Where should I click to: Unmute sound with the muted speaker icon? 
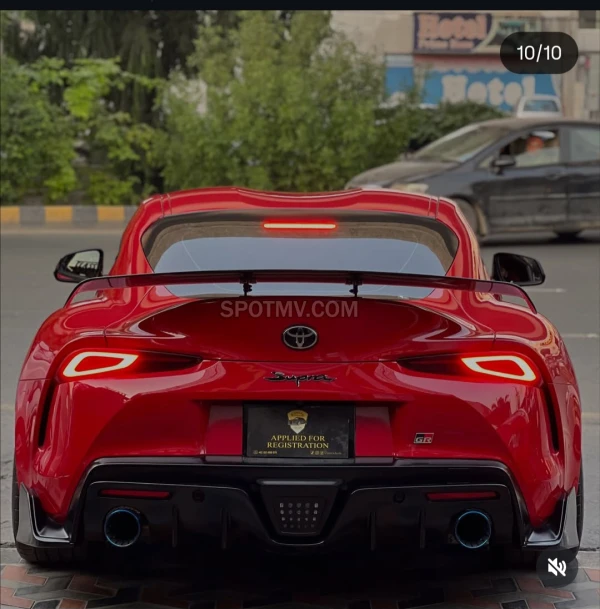[x=557, y=567]
